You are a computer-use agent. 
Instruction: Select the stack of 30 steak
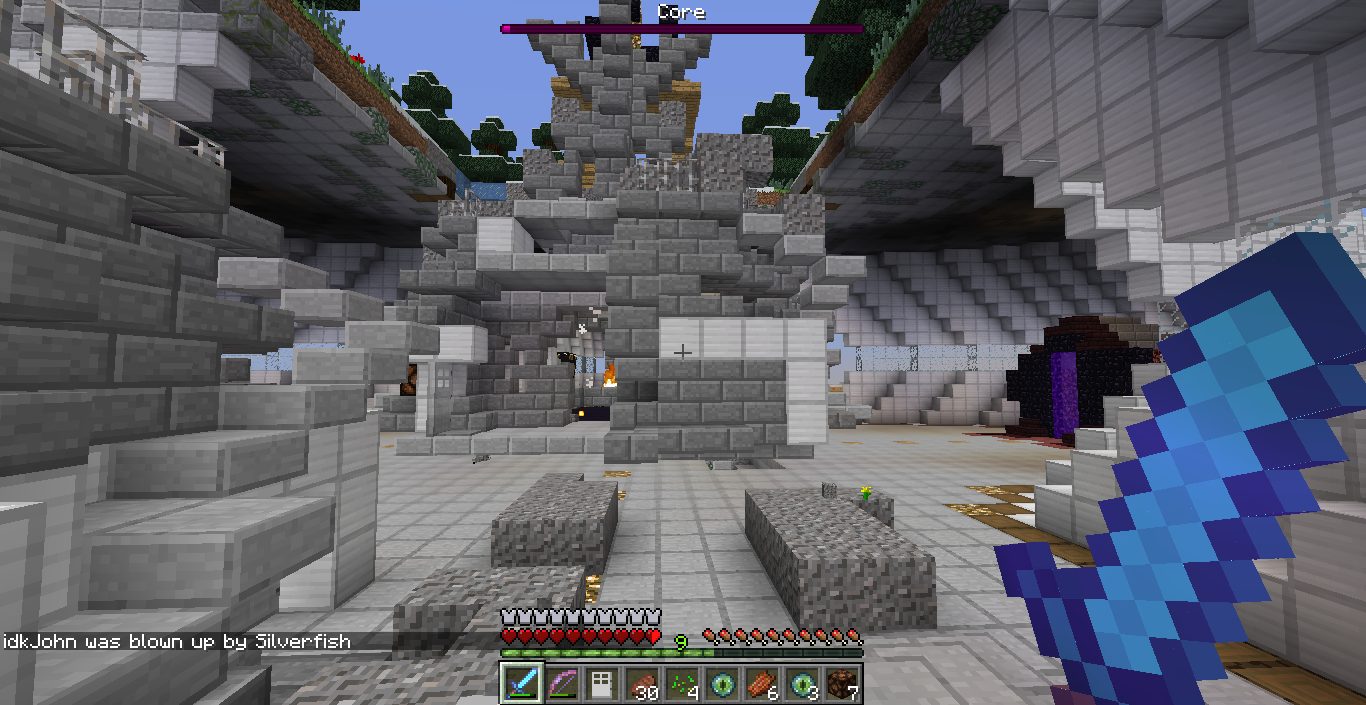click(641, 684)
